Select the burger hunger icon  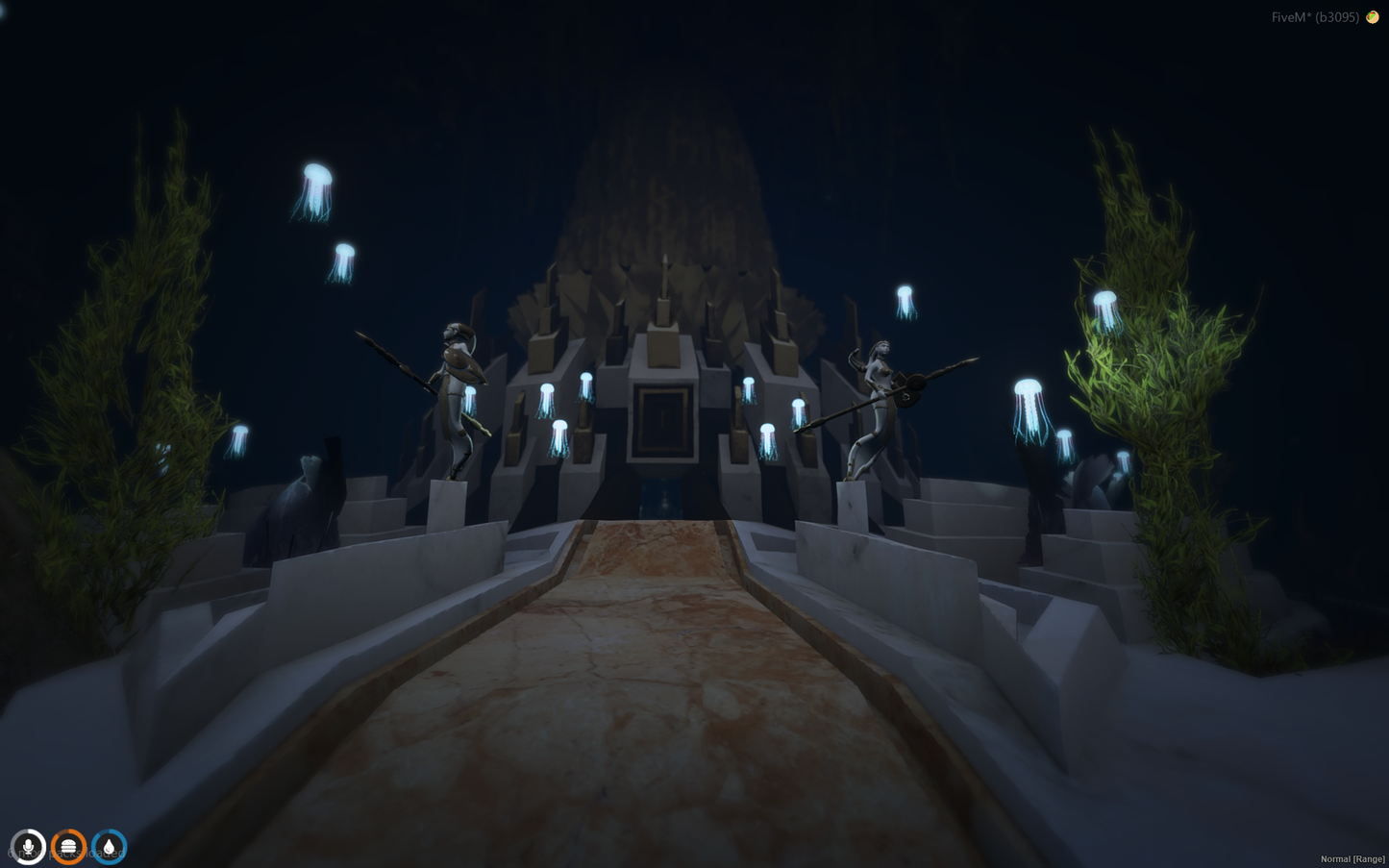click(x=69, y=847)
